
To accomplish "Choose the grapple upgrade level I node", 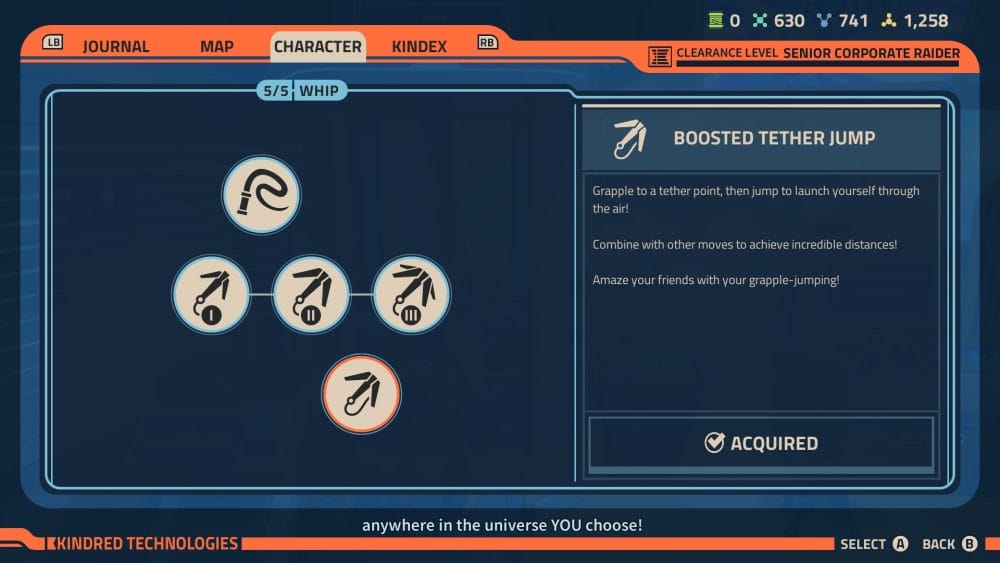I will (210, 294).
